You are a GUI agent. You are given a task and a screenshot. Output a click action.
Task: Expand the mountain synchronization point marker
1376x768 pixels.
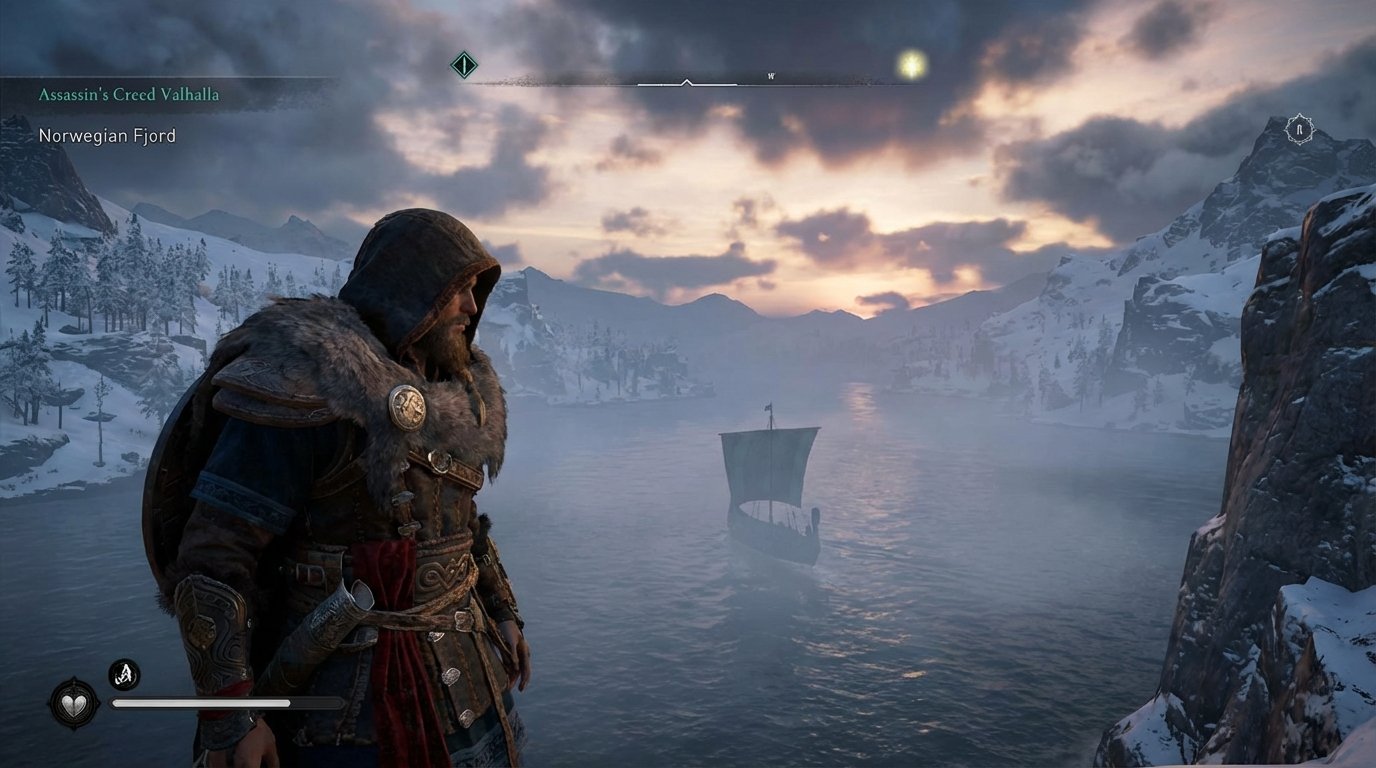pyautogui.click(x=1298, y=129)
